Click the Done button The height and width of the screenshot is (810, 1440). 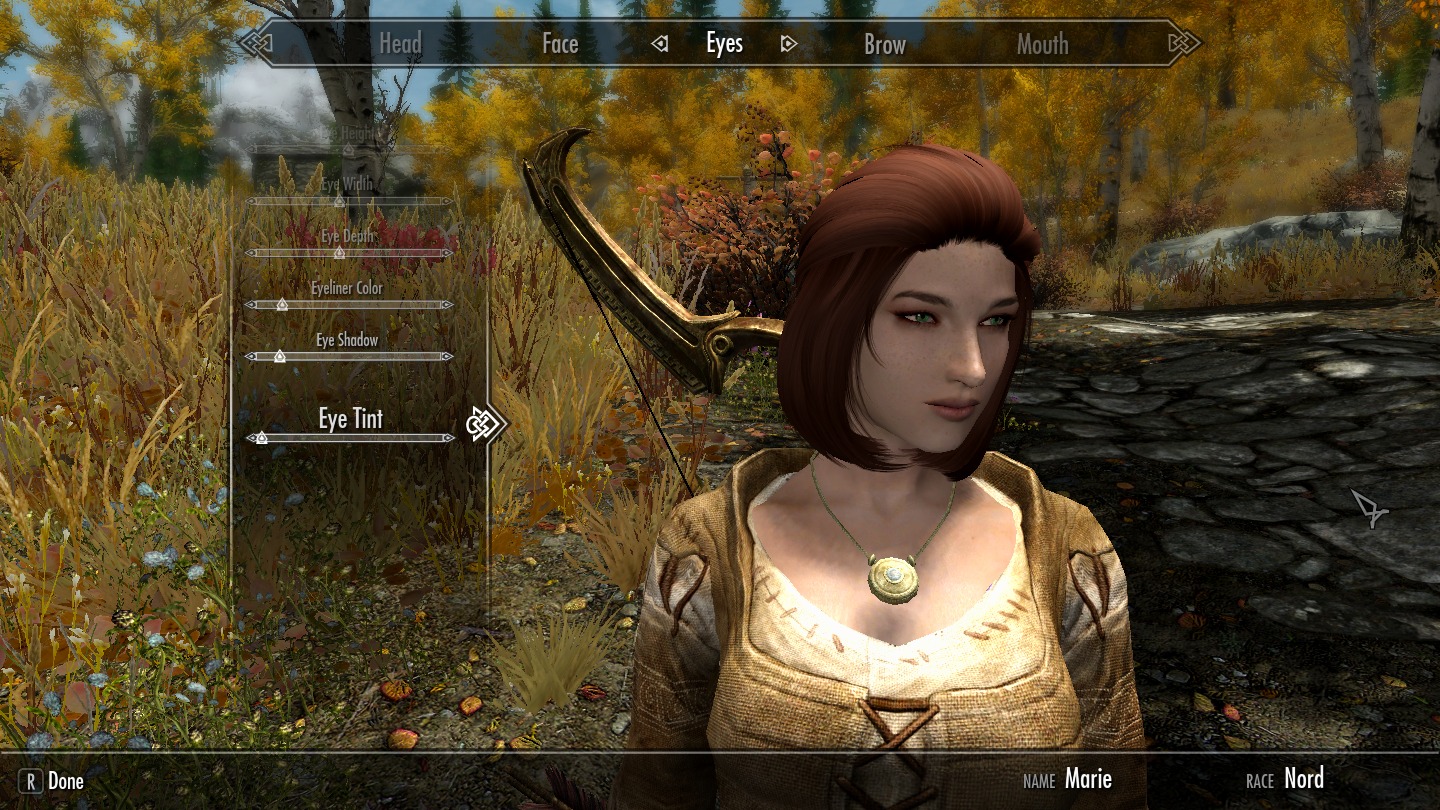(52, 781)
